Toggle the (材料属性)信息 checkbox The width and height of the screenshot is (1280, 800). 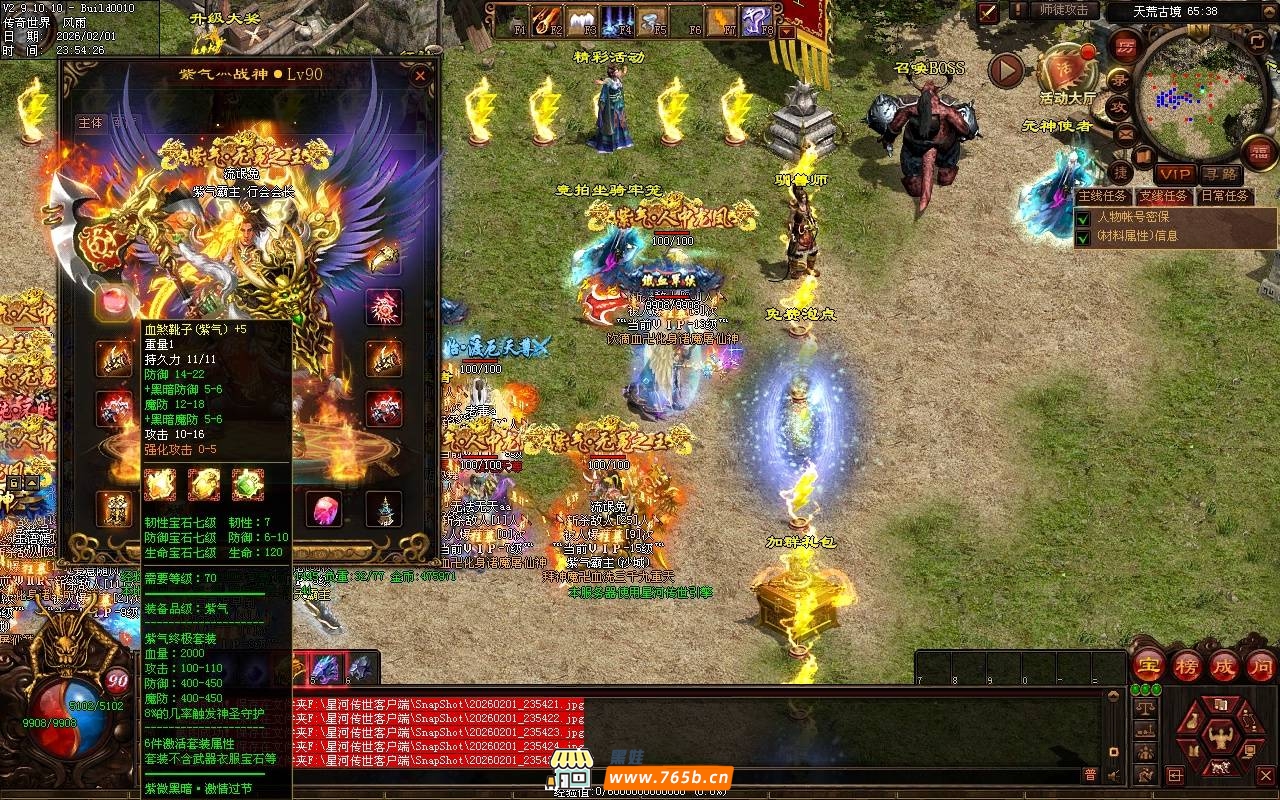(x=1083, y=237)
